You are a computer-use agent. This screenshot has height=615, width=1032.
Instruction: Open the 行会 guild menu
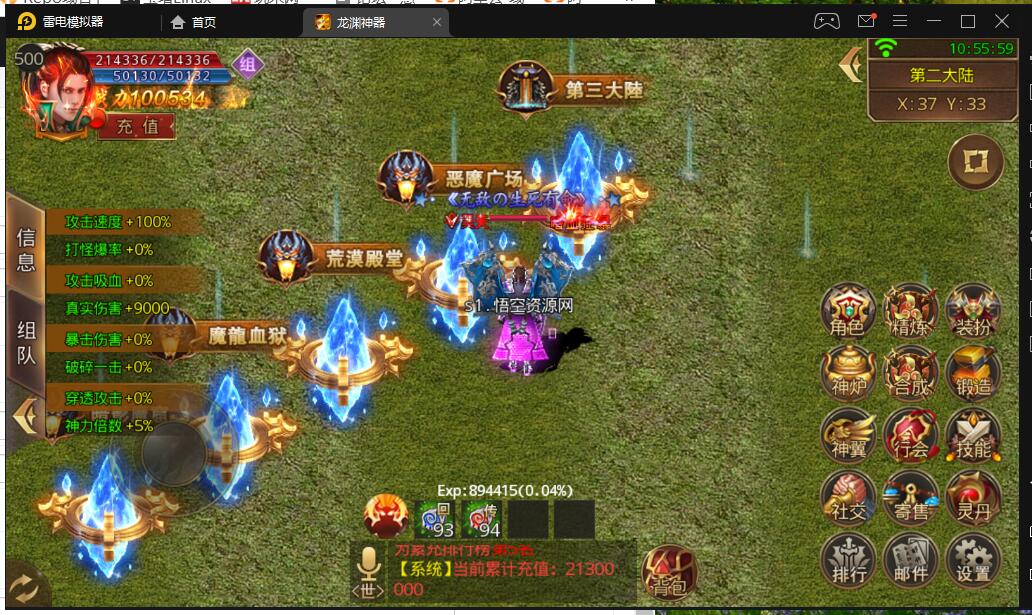click(910, 435)
